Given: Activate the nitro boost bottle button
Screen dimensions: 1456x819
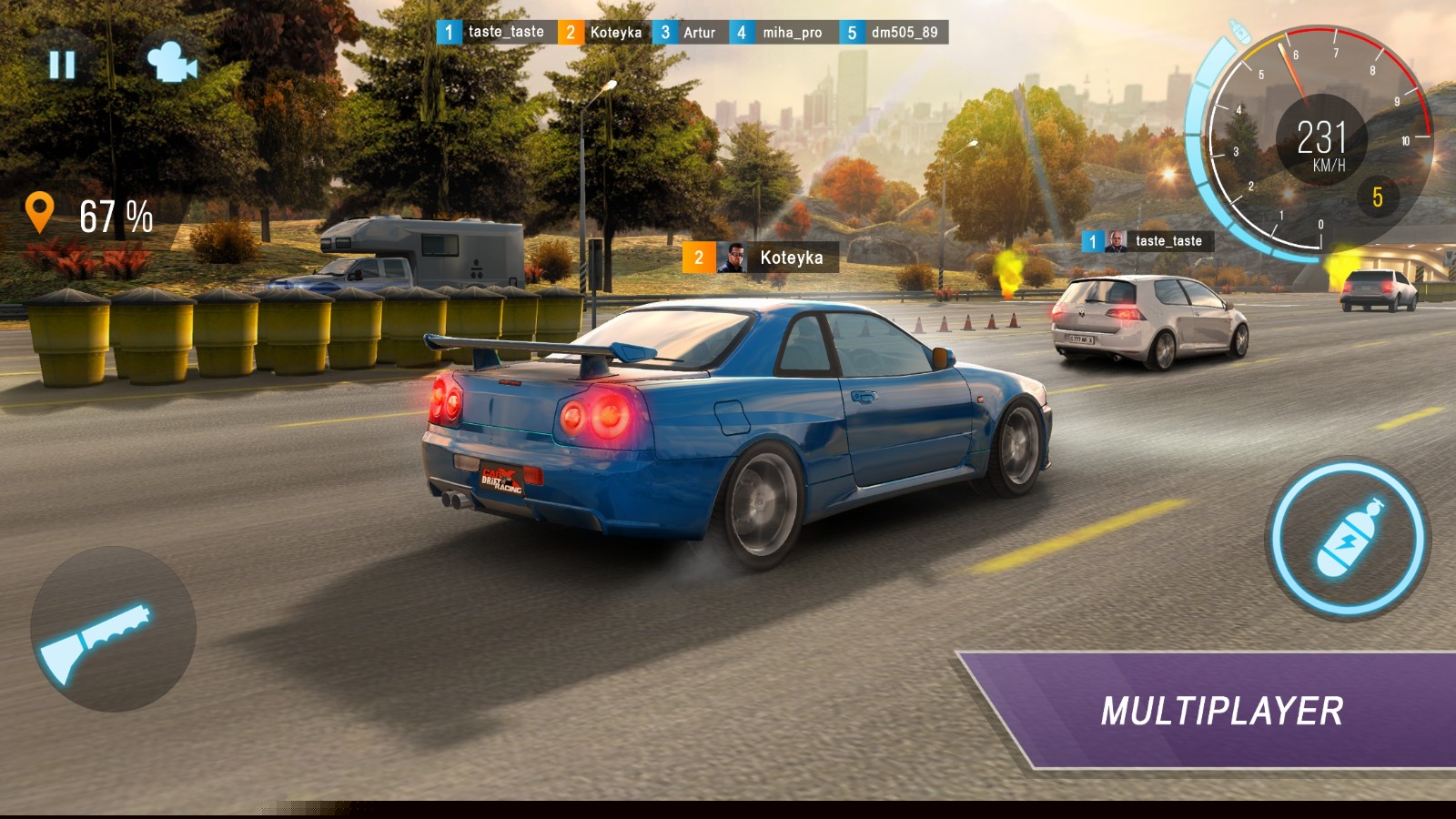Looking at the screenshot, I should coord(1348,539).
